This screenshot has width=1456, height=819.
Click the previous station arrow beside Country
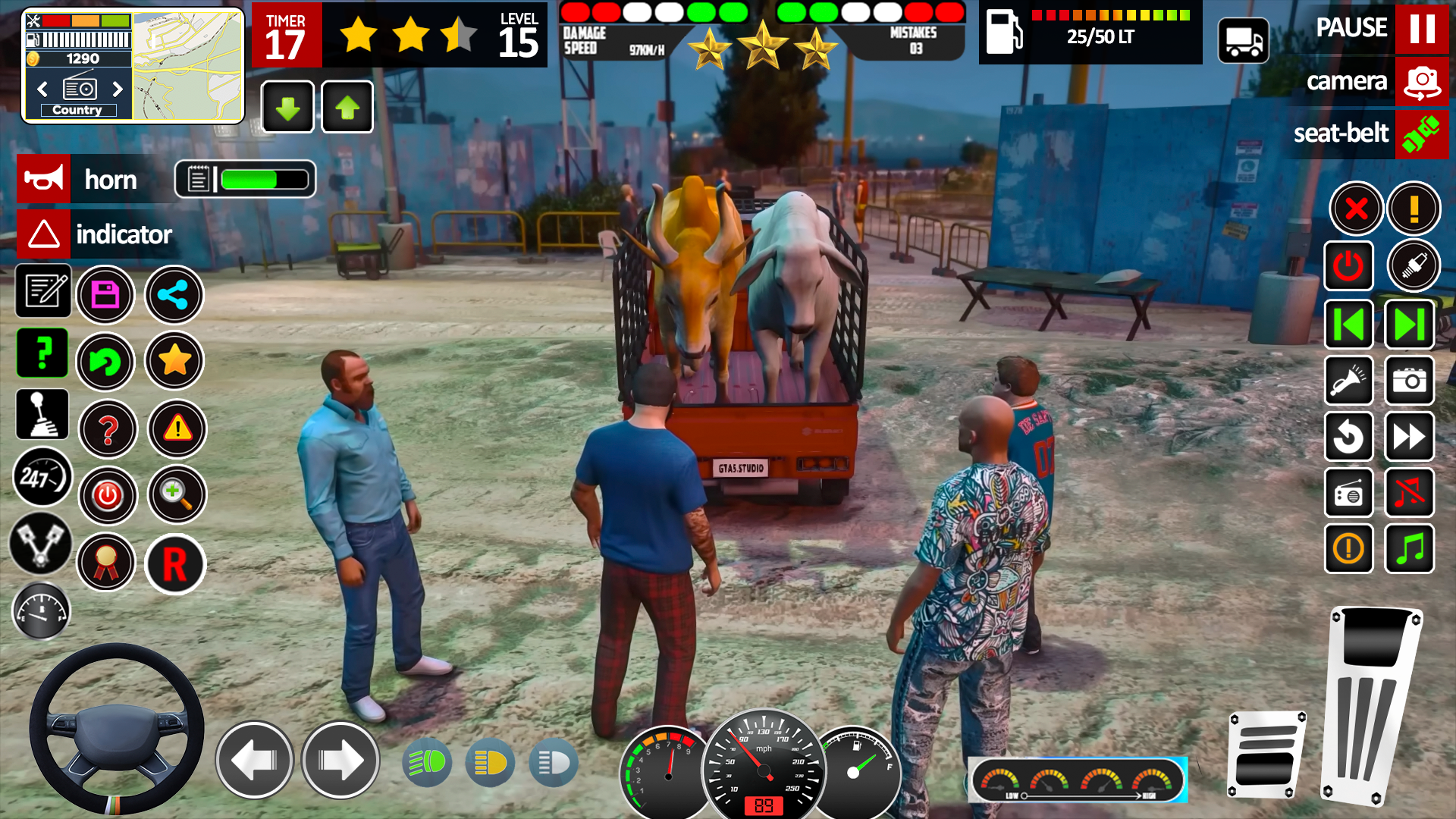(42, 89)
